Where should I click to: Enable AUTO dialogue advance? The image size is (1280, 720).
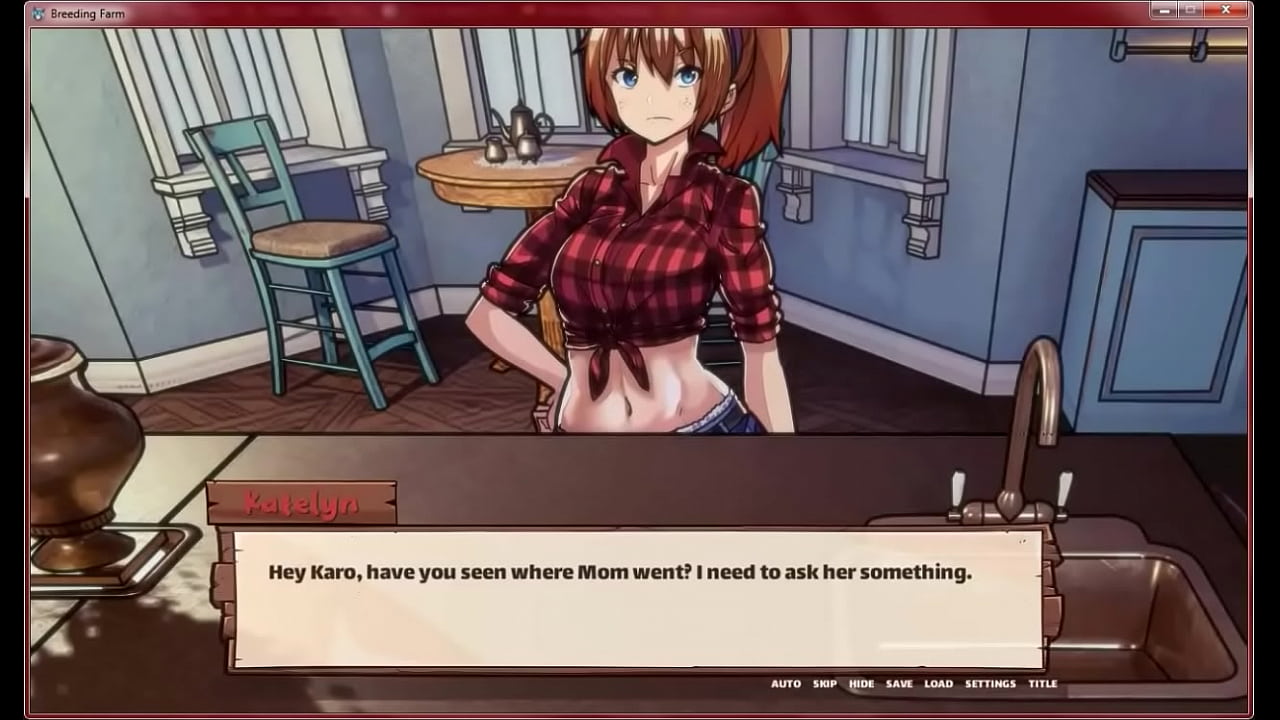pos(785,684)
